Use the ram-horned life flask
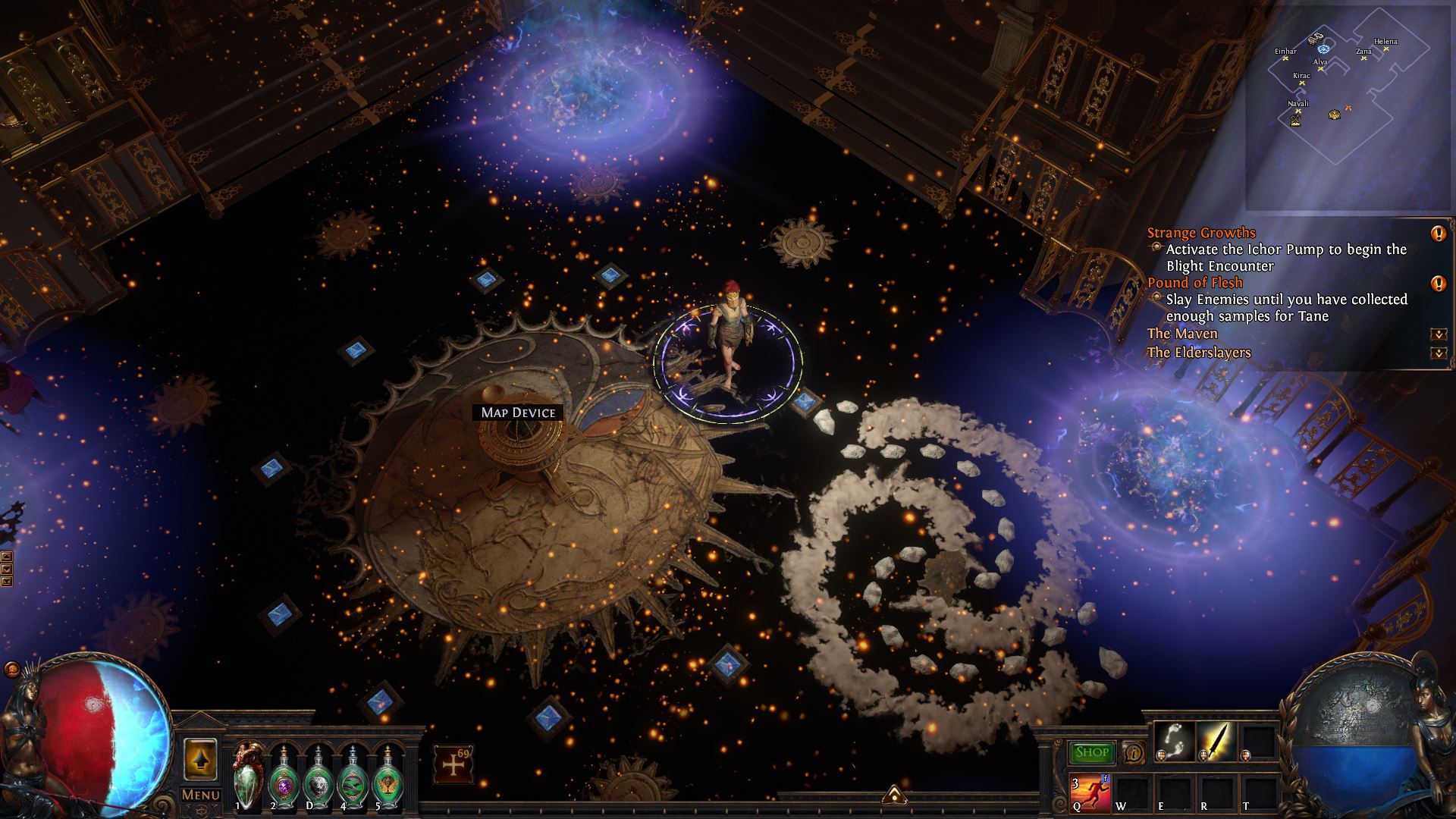 [x=247, y=776]
